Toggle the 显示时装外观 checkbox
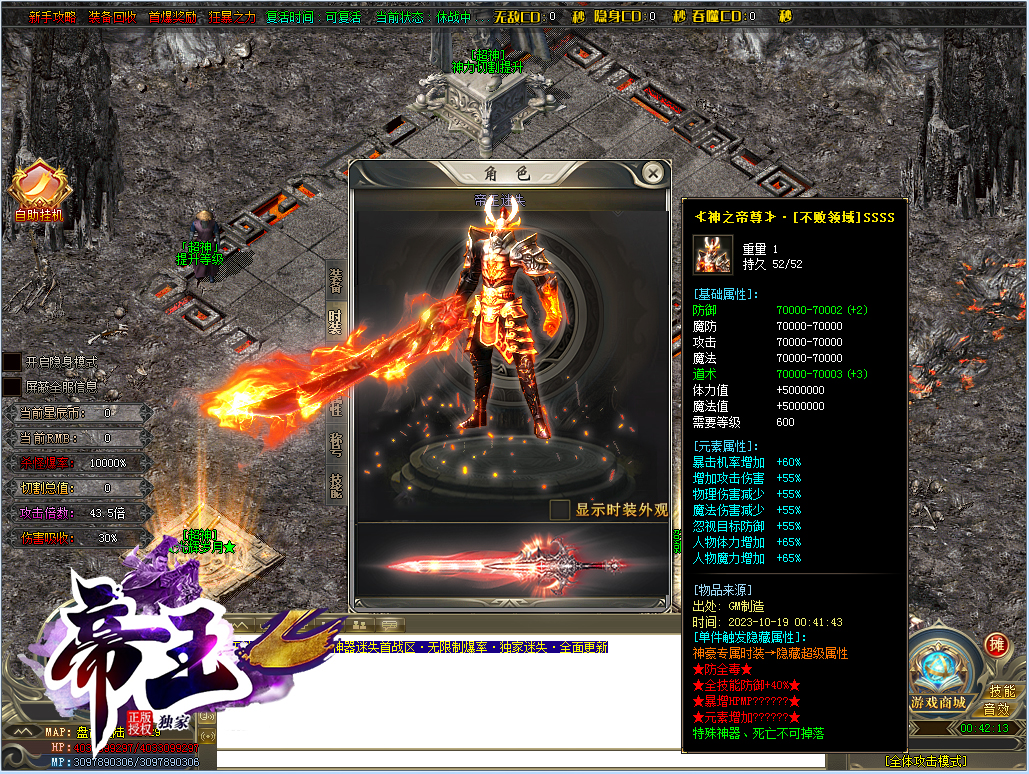Screen dimensions: 1029x774 (560, 510)
